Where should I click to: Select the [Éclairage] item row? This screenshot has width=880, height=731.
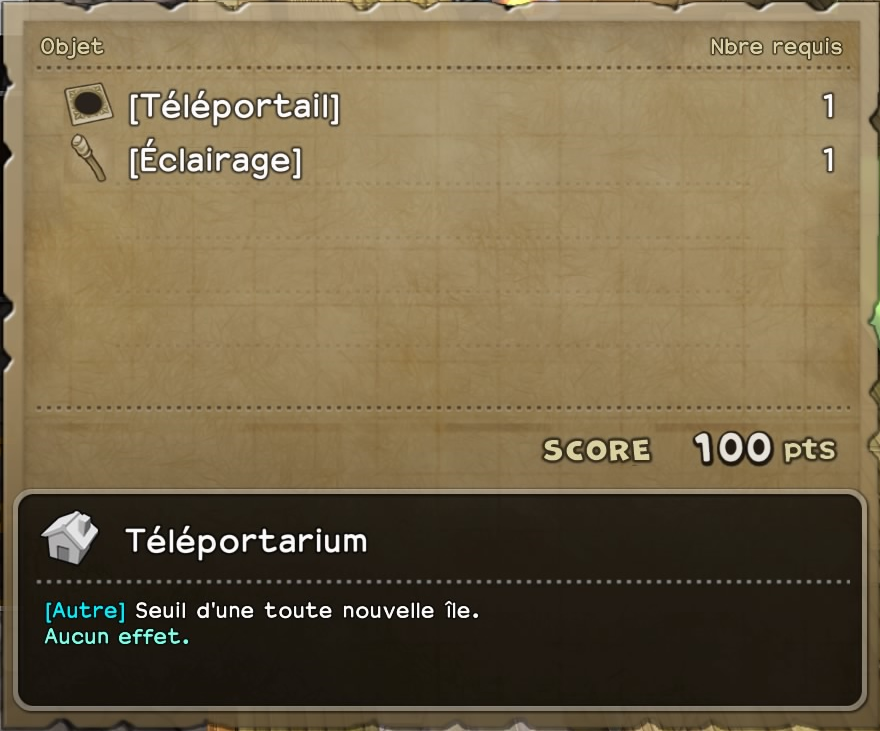[215, 160]
